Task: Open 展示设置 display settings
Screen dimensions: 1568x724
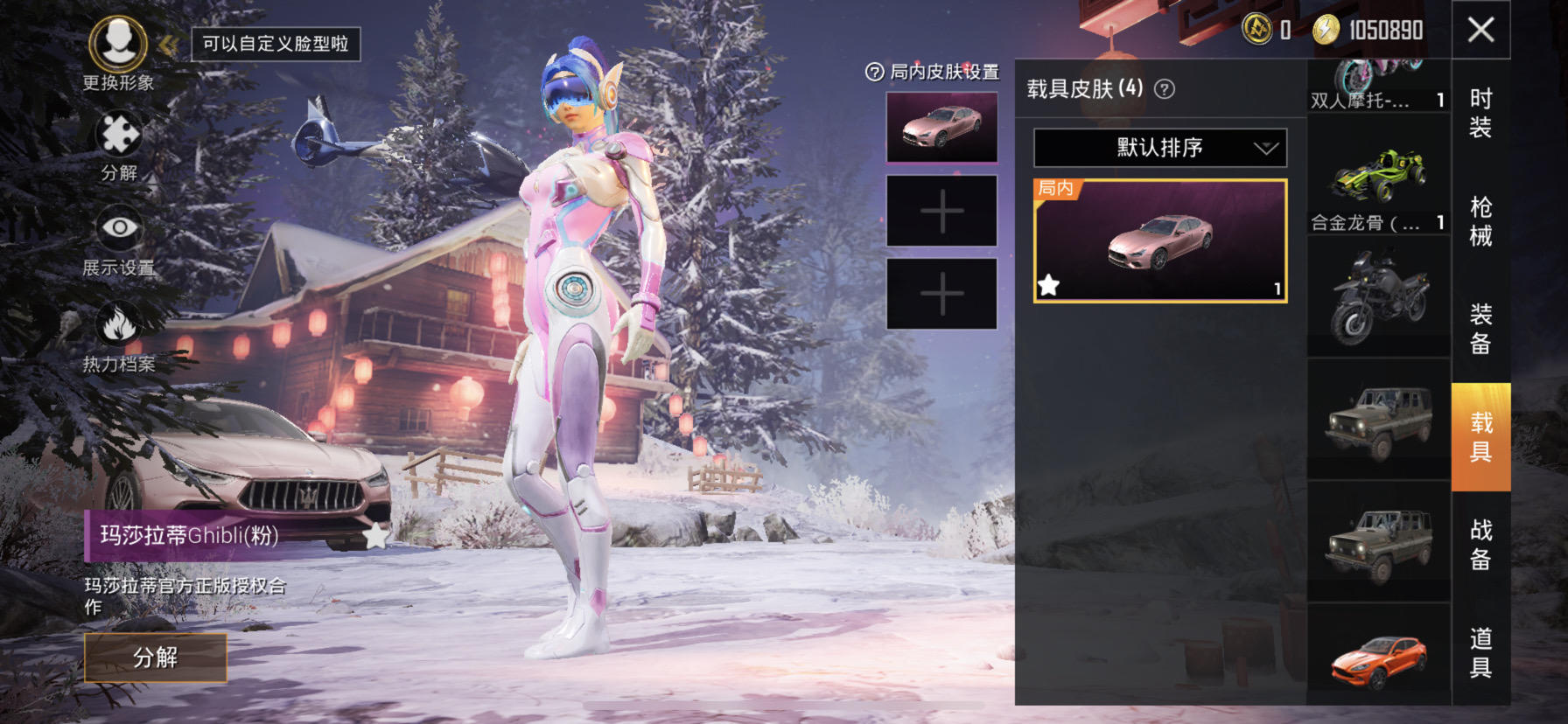Action: 119,230
